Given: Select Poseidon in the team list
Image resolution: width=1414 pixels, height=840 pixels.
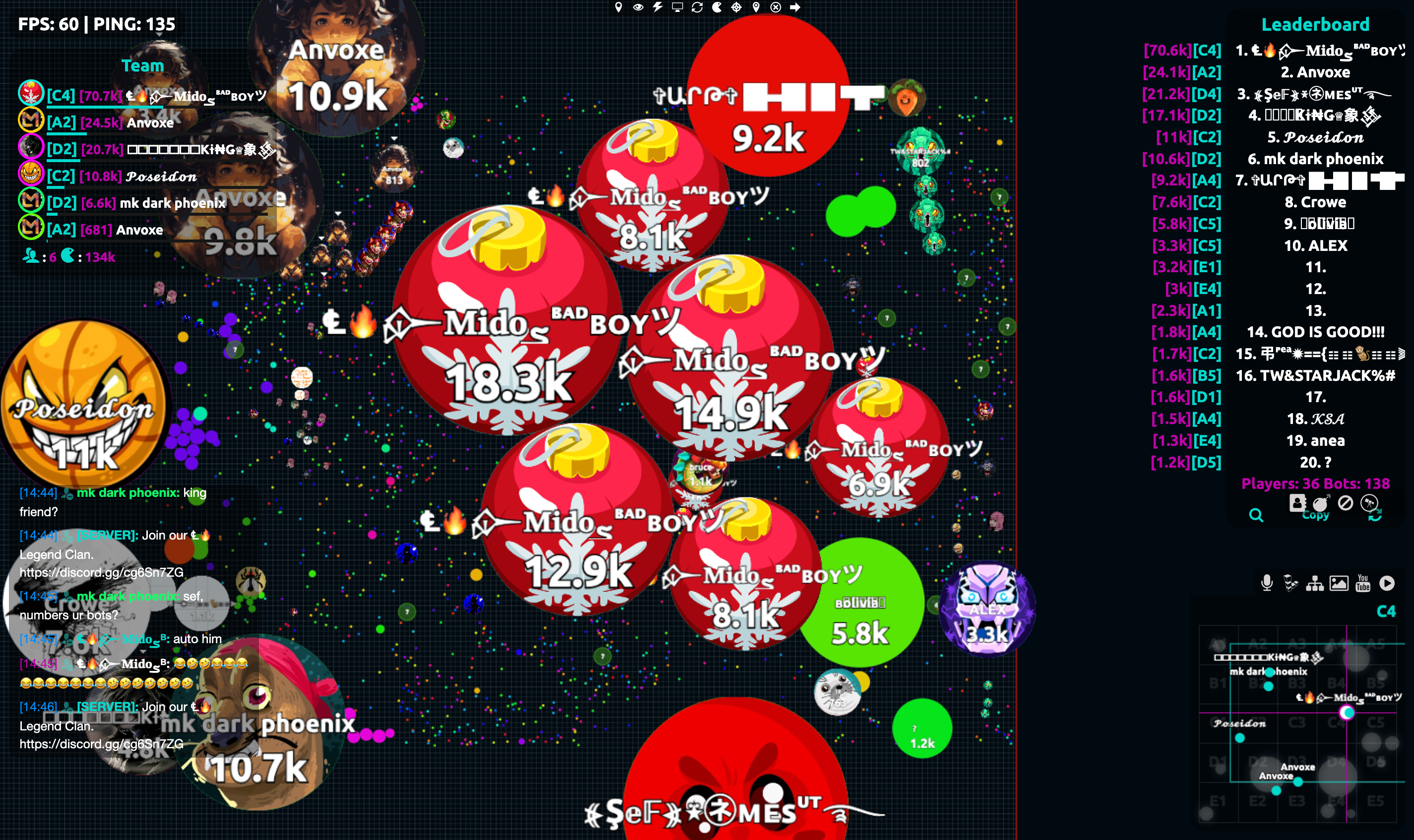Looking at the screenshot, I should 161,177.
